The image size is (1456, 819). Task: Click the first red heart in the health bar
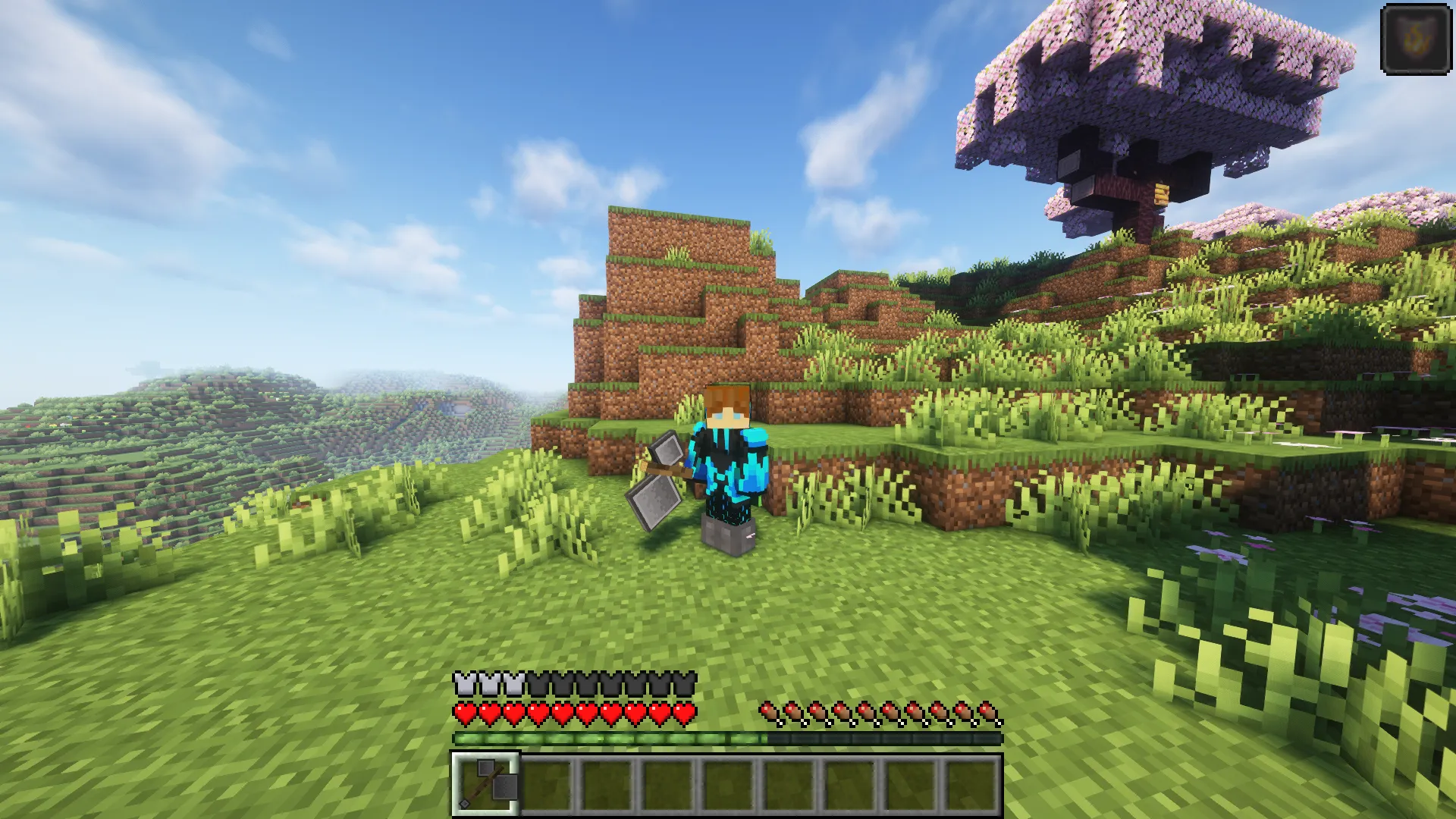[463, 713]
